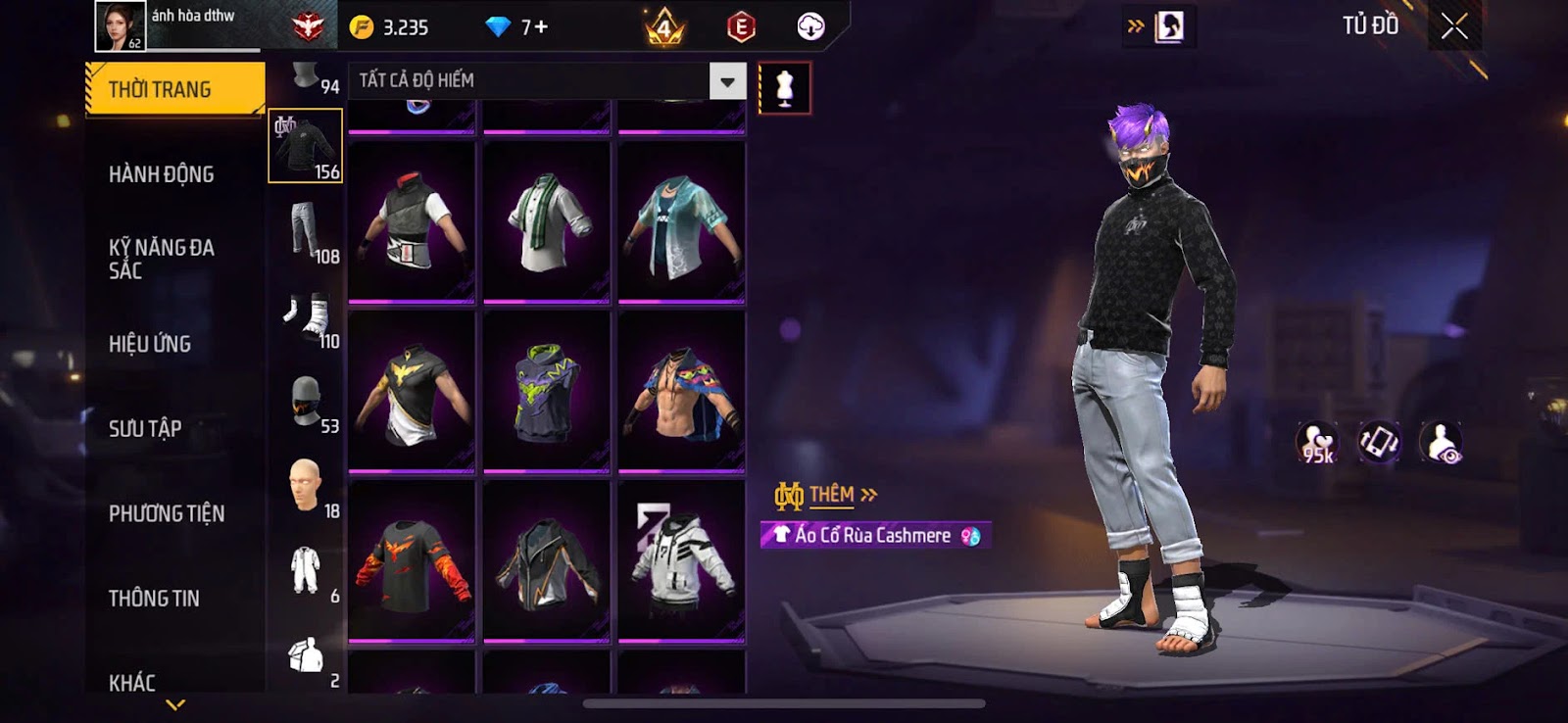
Task: Select the Hiệu Ứng tab
Action: click(150, 344)
